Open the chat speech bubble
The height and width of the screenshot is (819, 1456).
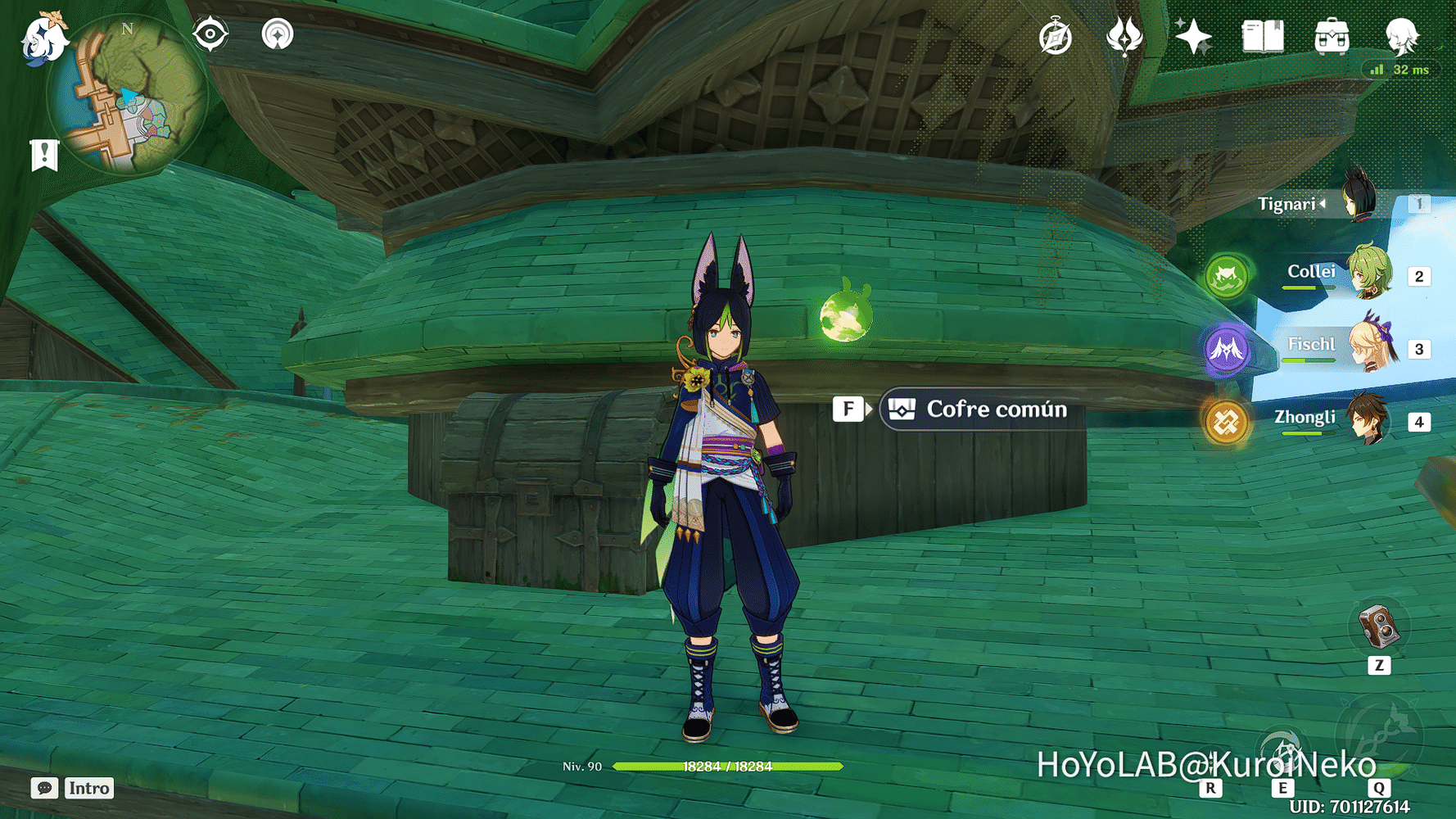coord(44,788)
